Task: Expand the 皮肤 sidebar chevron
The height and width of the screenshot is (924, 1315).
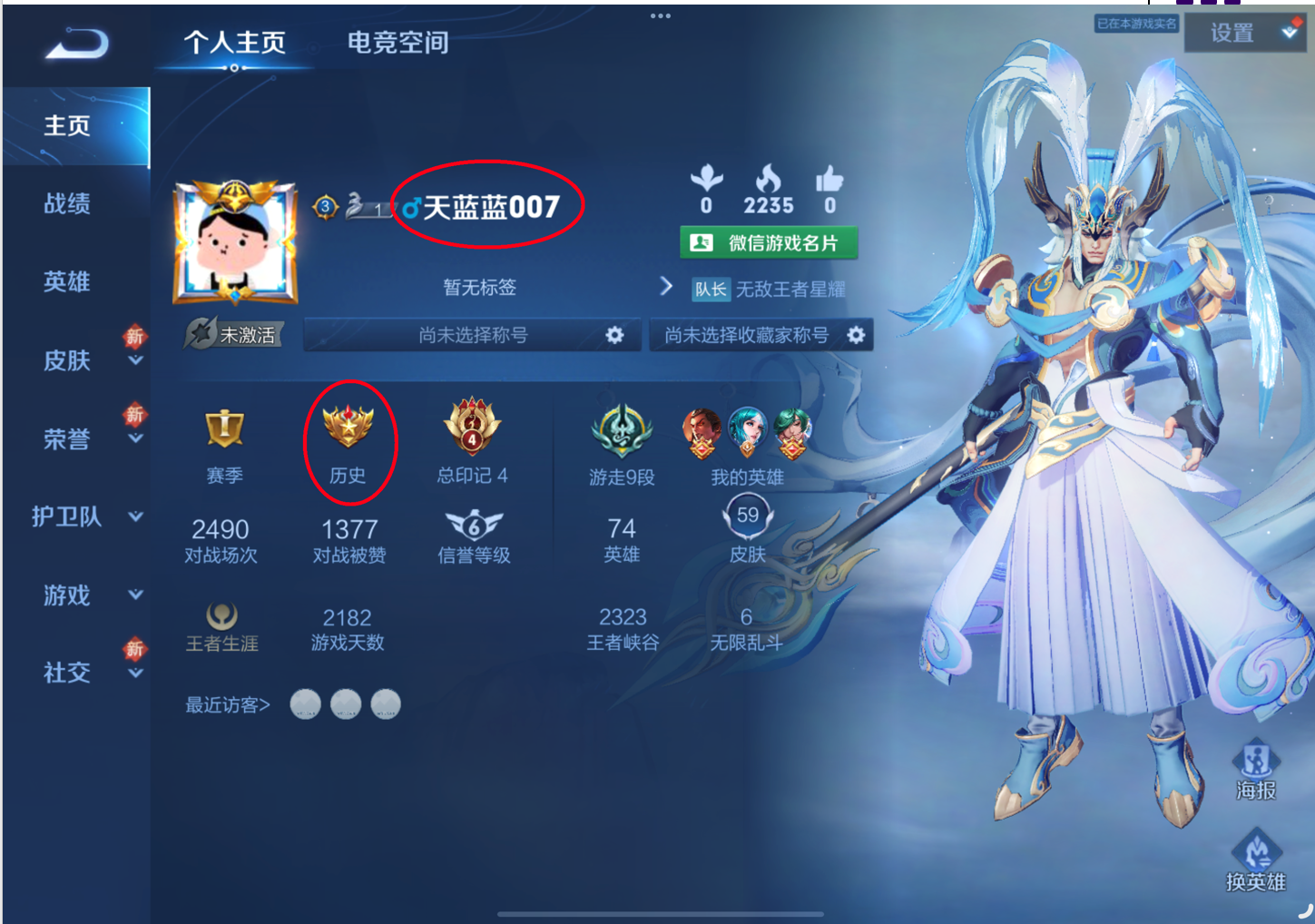Action: pyautogui.click(x=136, y=363)
